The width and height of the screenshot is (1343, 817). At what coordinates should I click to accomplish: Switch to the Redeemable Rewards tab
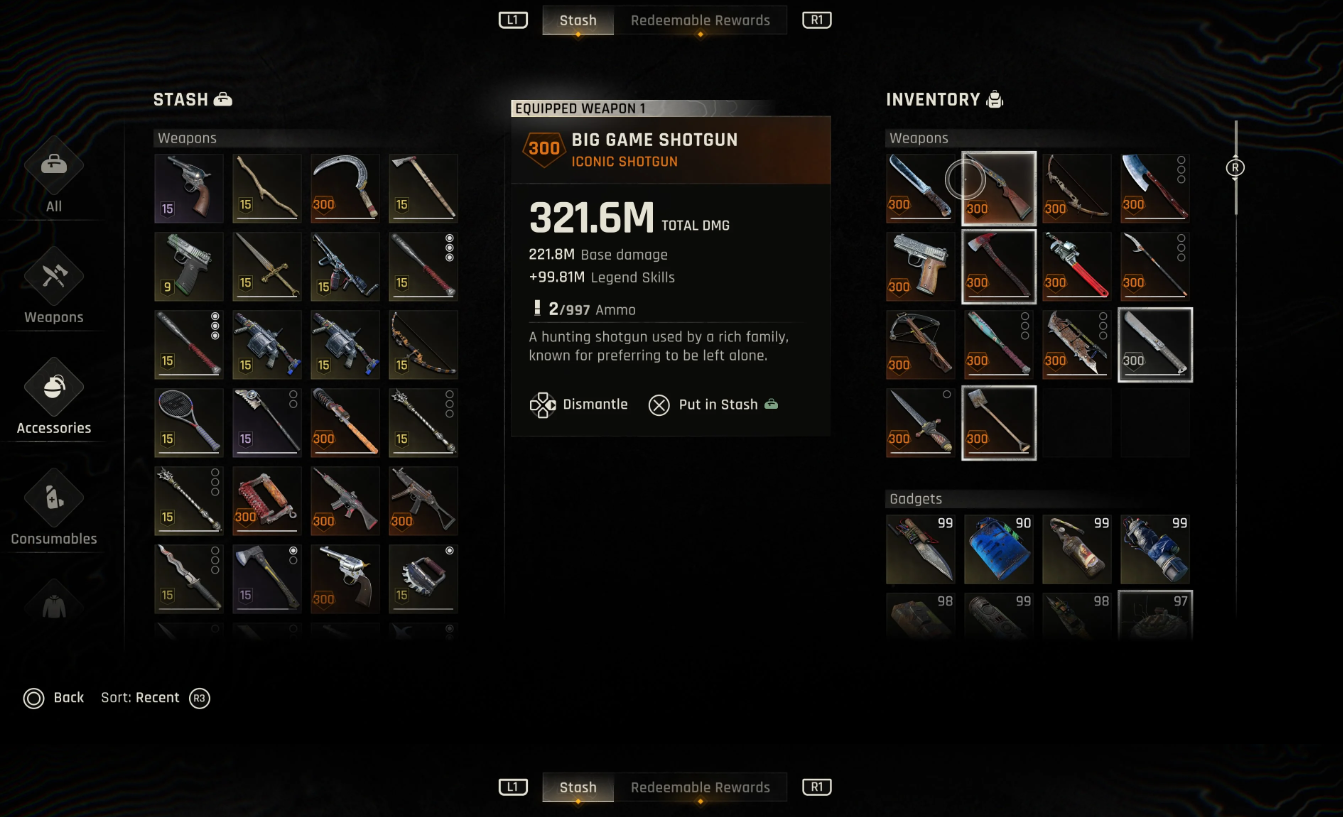point(700,20)
